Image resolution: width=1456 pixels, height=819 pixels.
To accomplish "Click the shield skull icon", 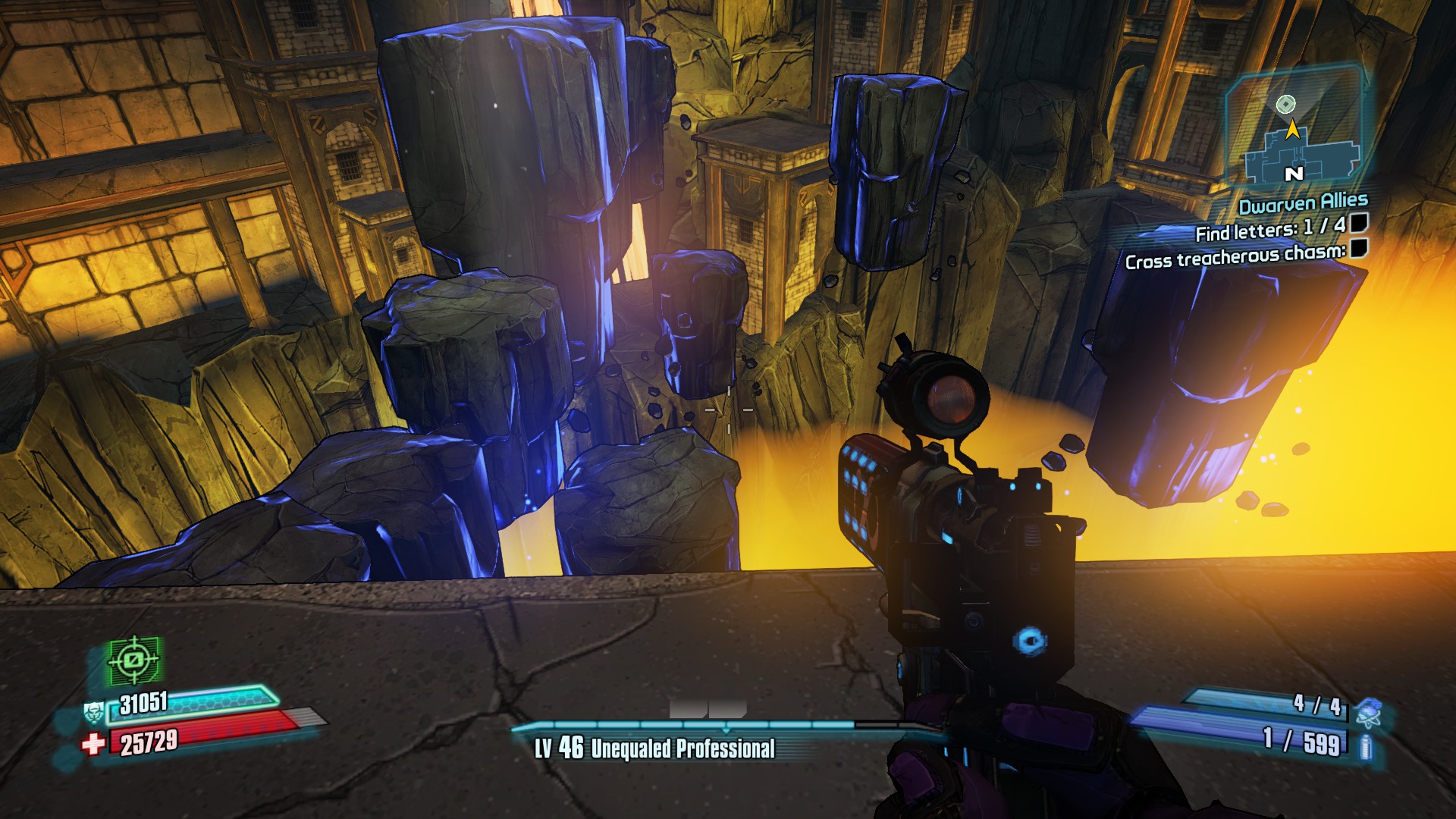I will 93,713.
